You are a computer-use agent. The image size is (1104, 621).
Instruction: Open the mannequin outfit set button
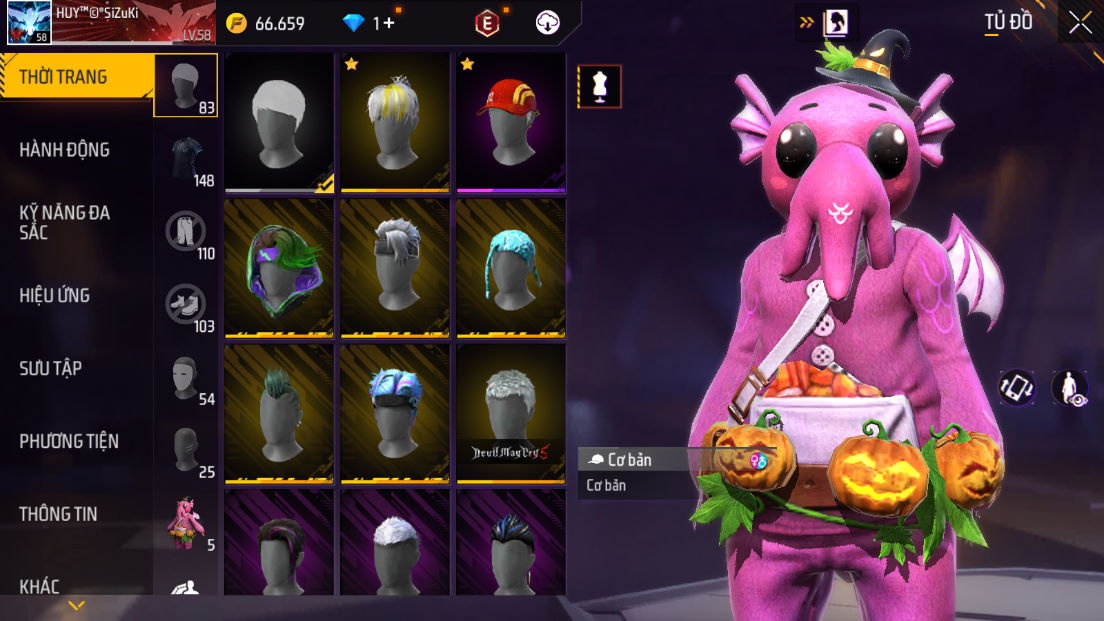coord(600,87)
